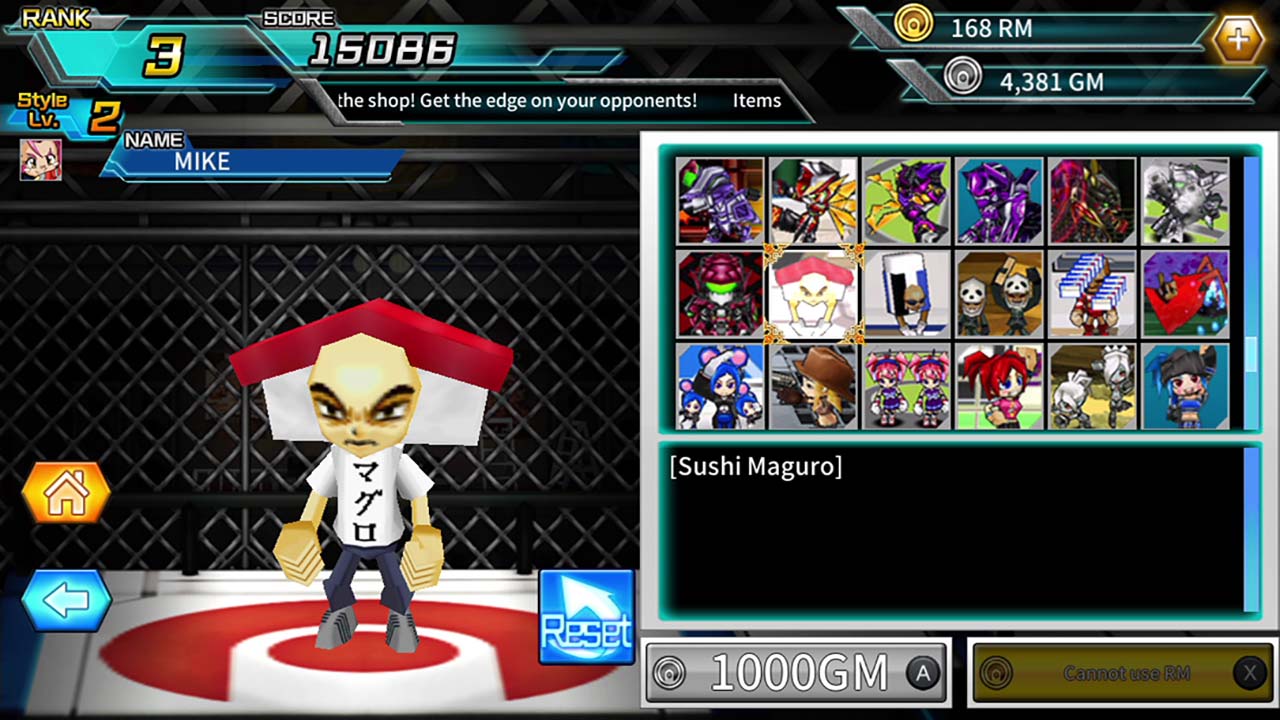This screenshot has width=1280, height=720.
Task: Click the RM coin currency icon
Action: pyautogui.click(x=915, y=25)
